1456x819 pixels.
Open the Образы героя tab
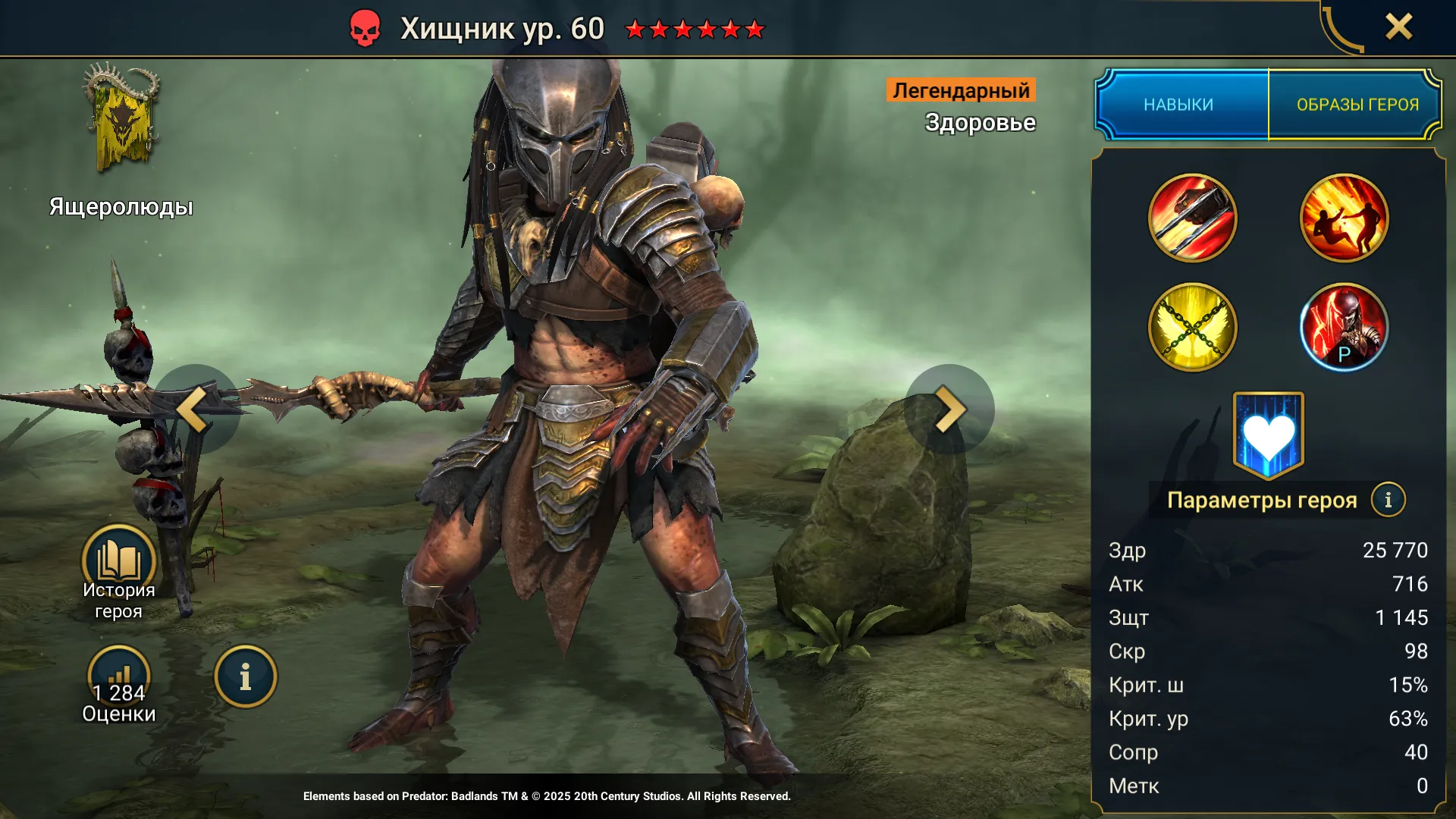(x=1357, y=105)
